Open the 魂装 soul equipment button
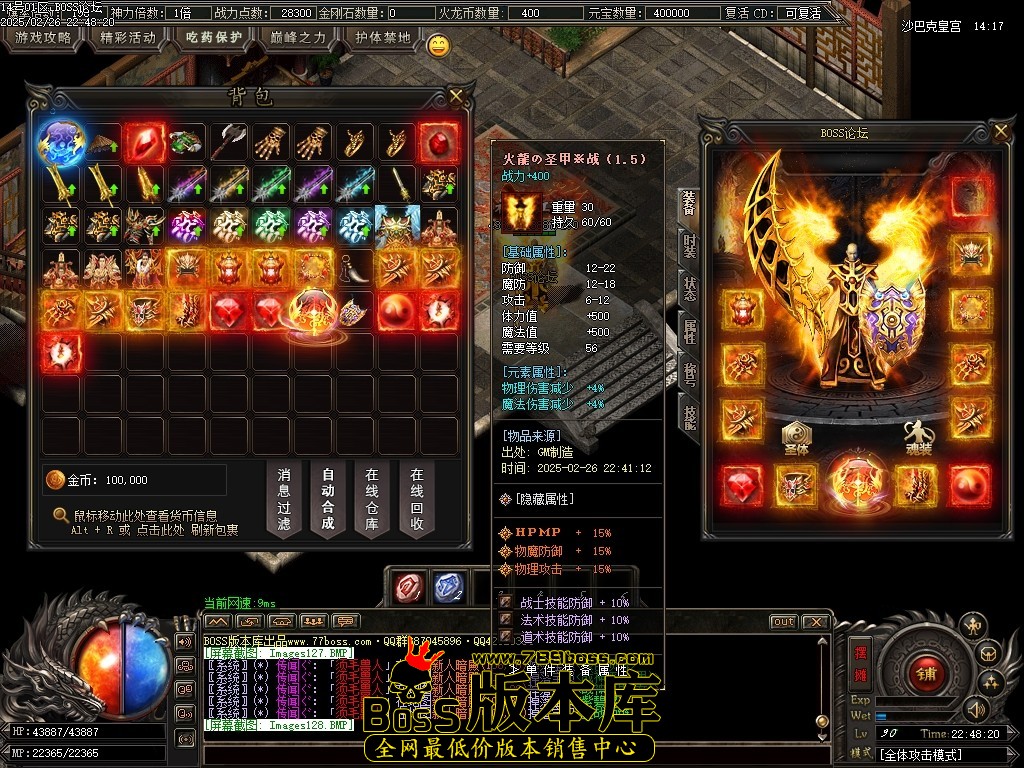 click(918, 437)
